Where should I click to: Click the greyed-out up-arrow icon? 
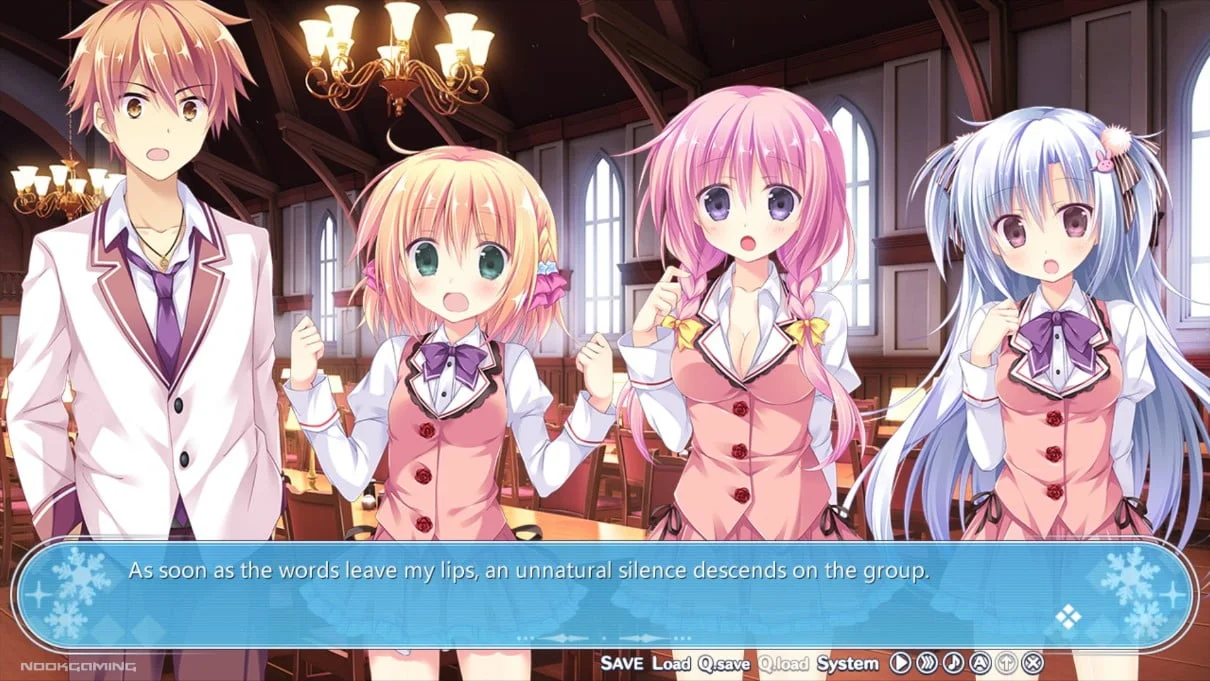tap(1007, 663)
